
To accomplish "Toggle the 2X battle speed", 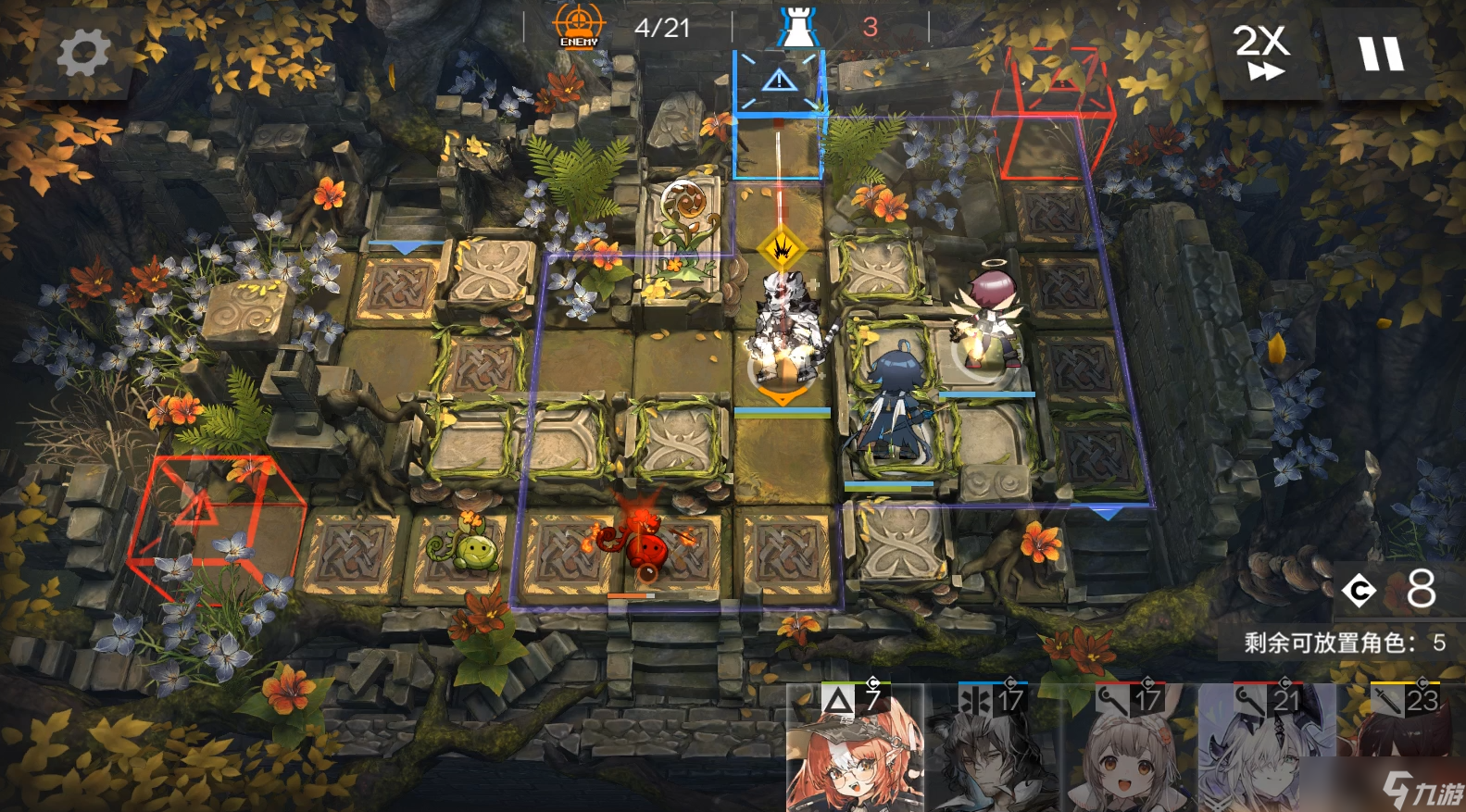I will pyautogui.click(x=1261, y=51).
